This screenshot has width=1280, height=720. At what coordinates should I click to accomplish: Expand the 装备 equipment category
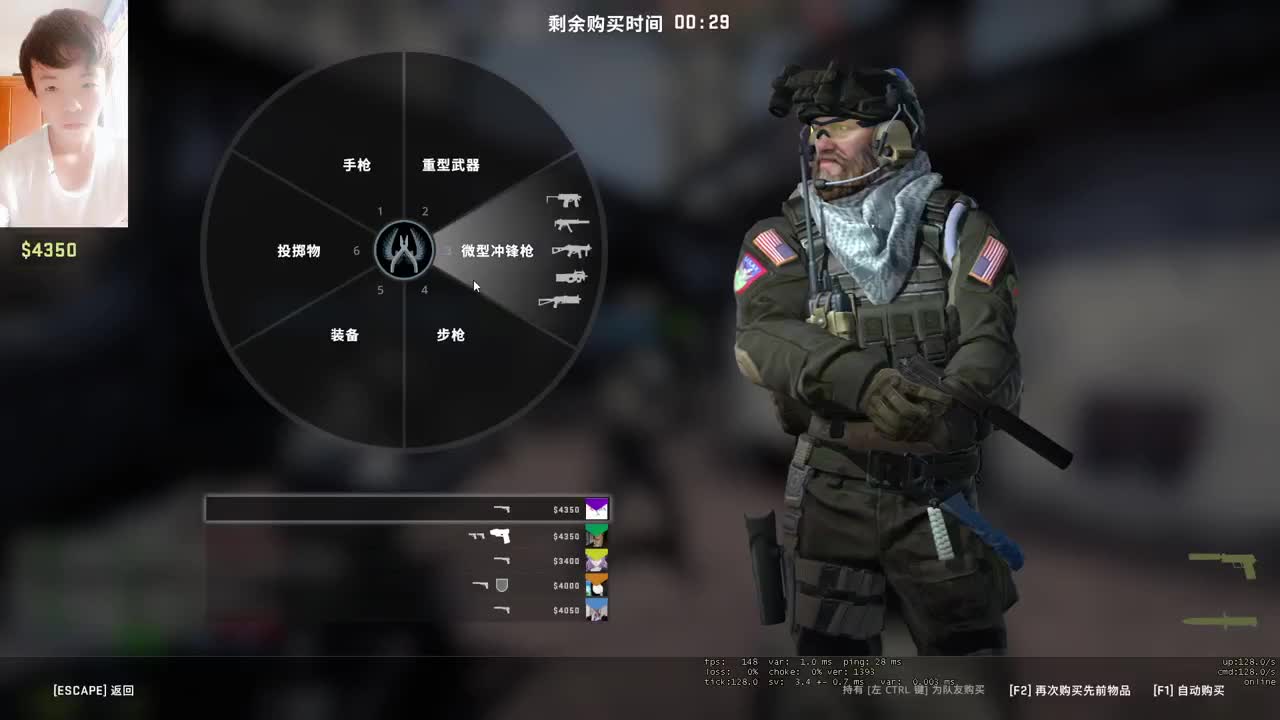[x=345, y=335]
